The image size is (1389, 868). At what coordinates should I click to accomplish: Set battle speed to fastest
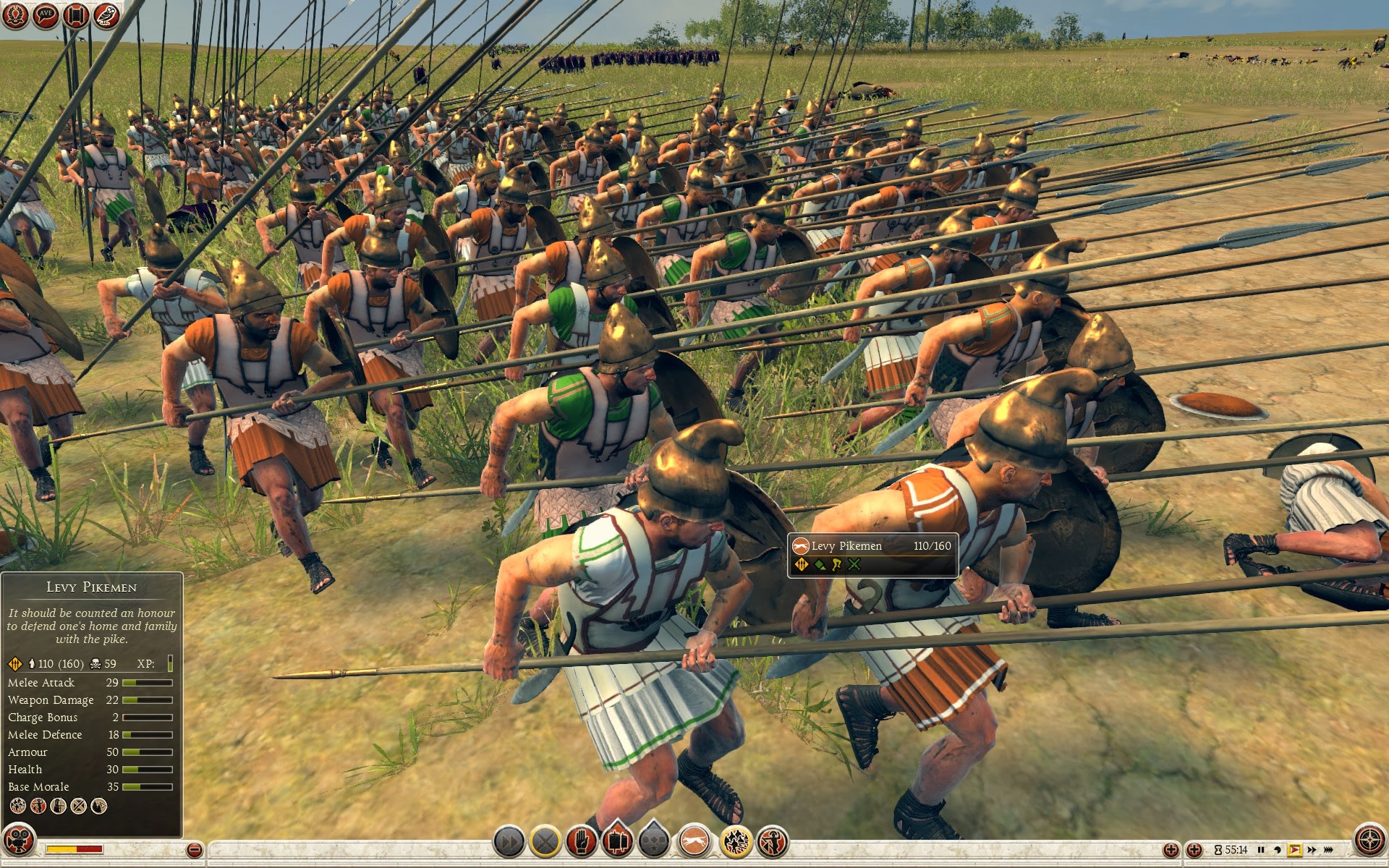pos(1329,850)
